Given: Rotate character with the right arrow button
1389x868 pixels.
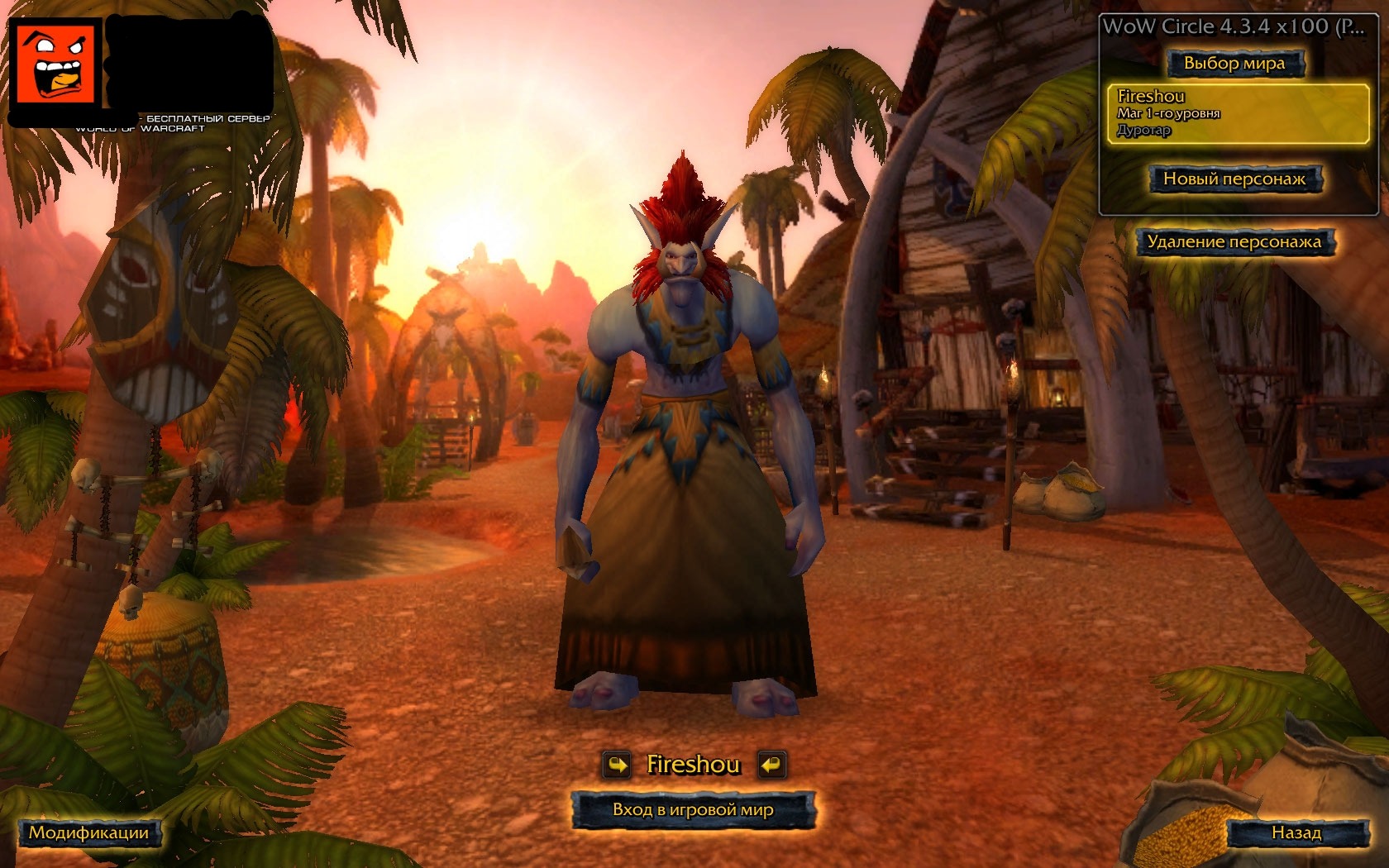Looking at the screenshot, I should (771, 765).
